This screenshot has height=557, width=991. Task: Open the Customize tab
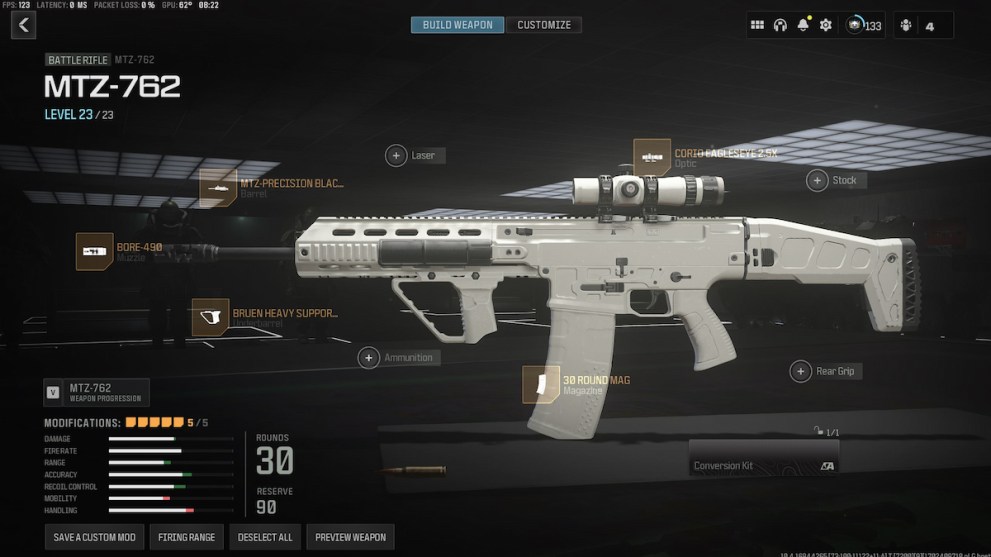544,25
